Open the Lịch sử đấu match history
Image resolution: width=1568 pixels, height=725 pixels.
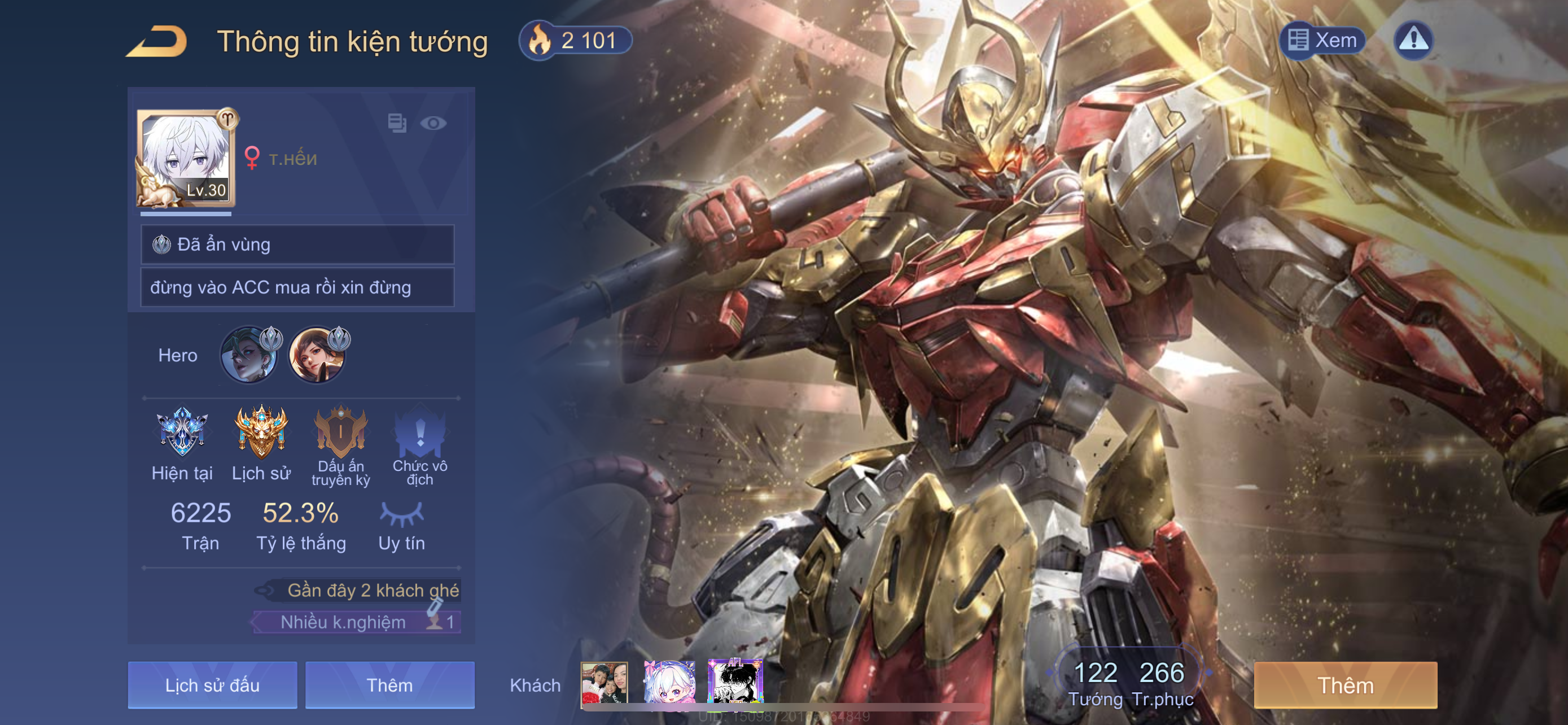coord(212,685)
